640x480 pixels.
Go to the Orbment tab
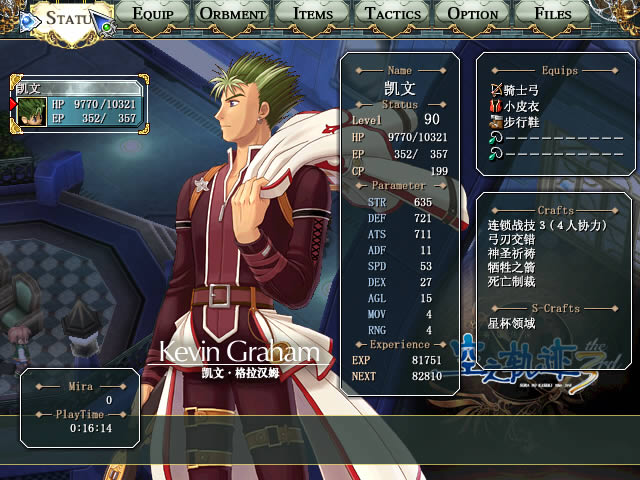pos(233,14)
